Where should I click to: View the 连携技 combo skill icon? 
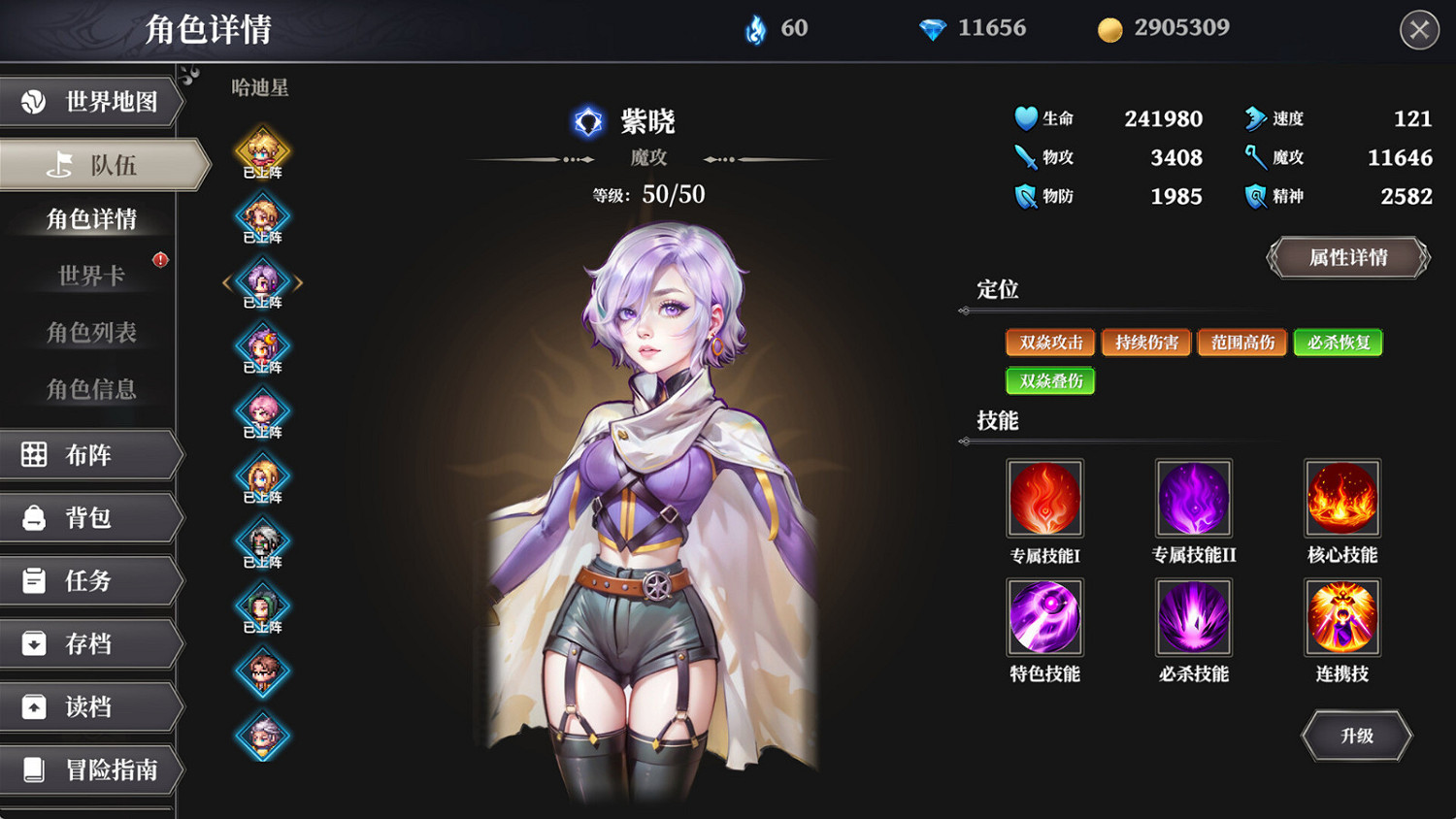(1342, 618)
